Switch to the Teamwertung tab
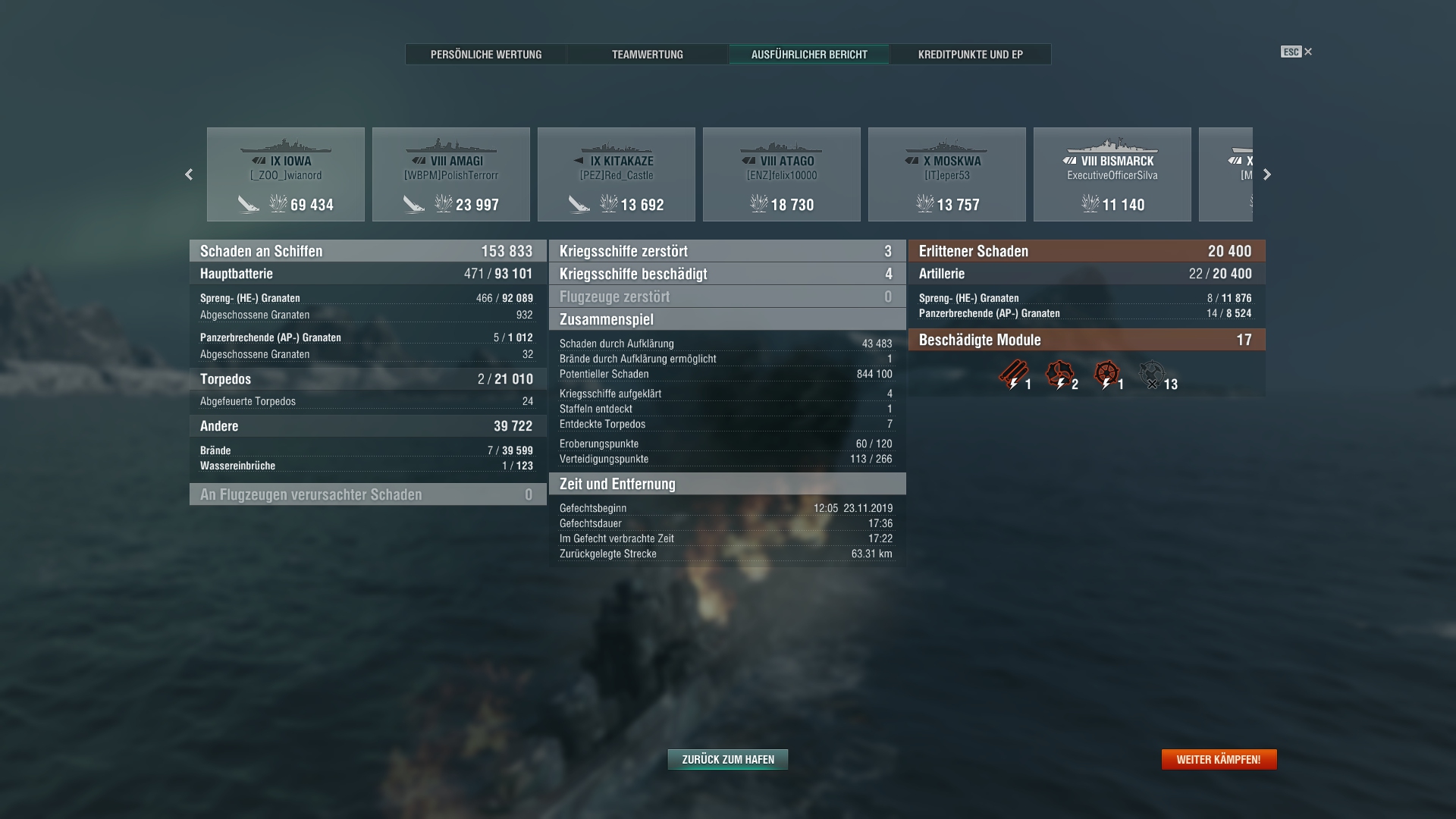 pyautogui.click(x=646, y=55)
